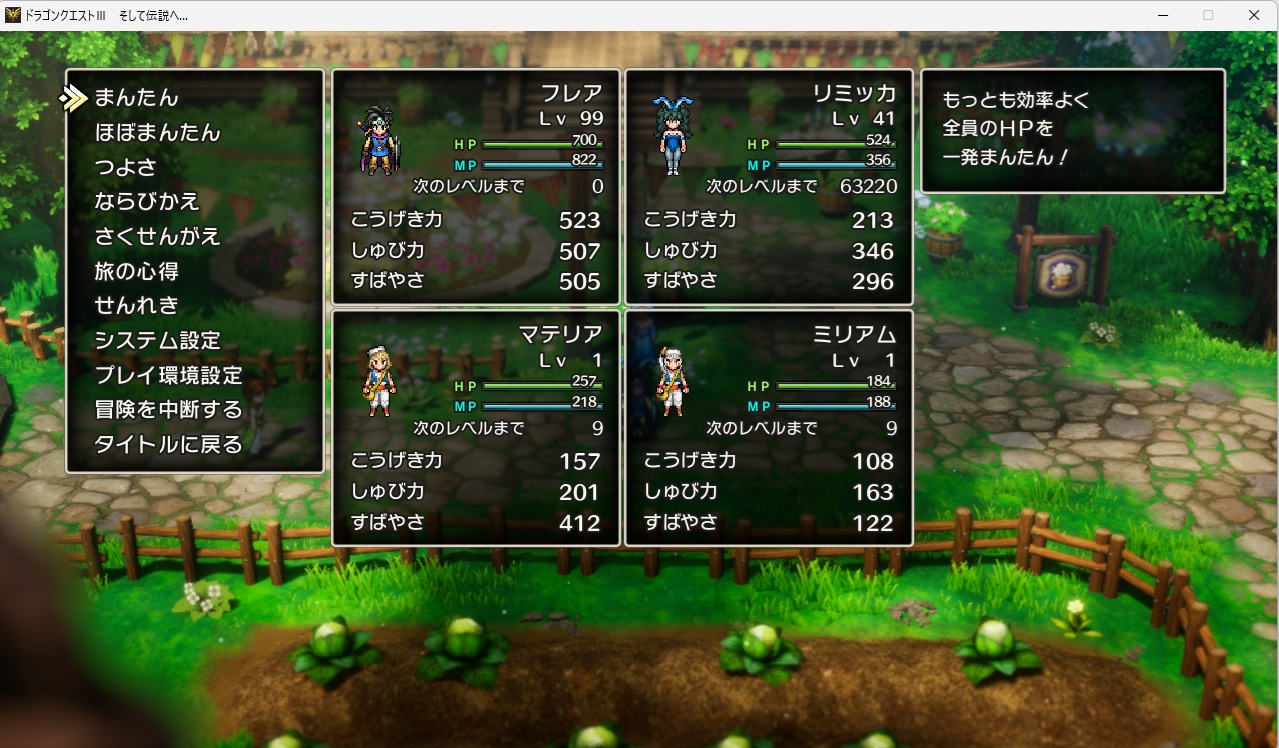Select party member リミッカ's status panel
The height and width of the screenshot is (748, 1279).
pos(769,187)
